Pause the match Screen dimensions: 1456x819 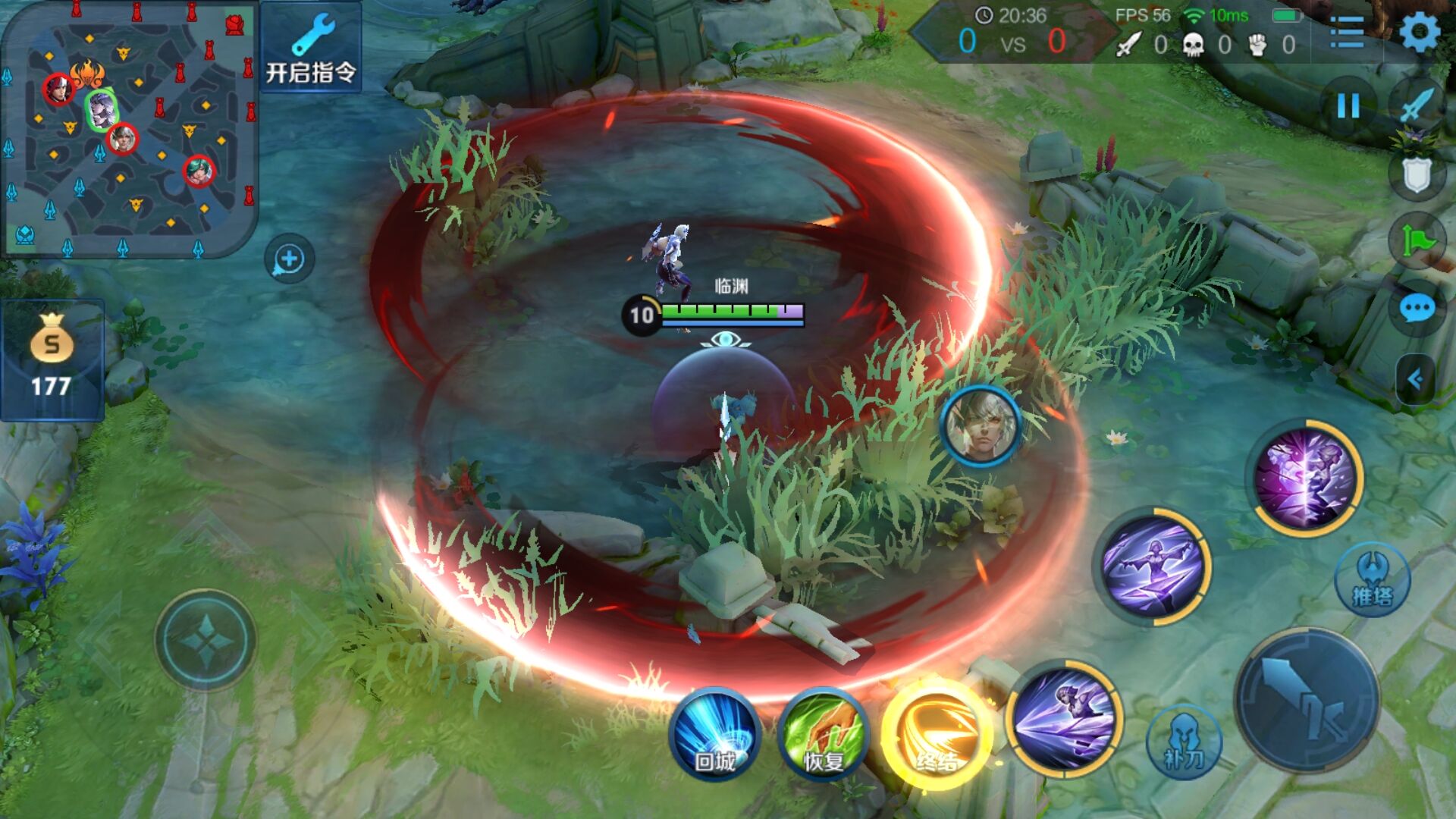(1348, 106)
